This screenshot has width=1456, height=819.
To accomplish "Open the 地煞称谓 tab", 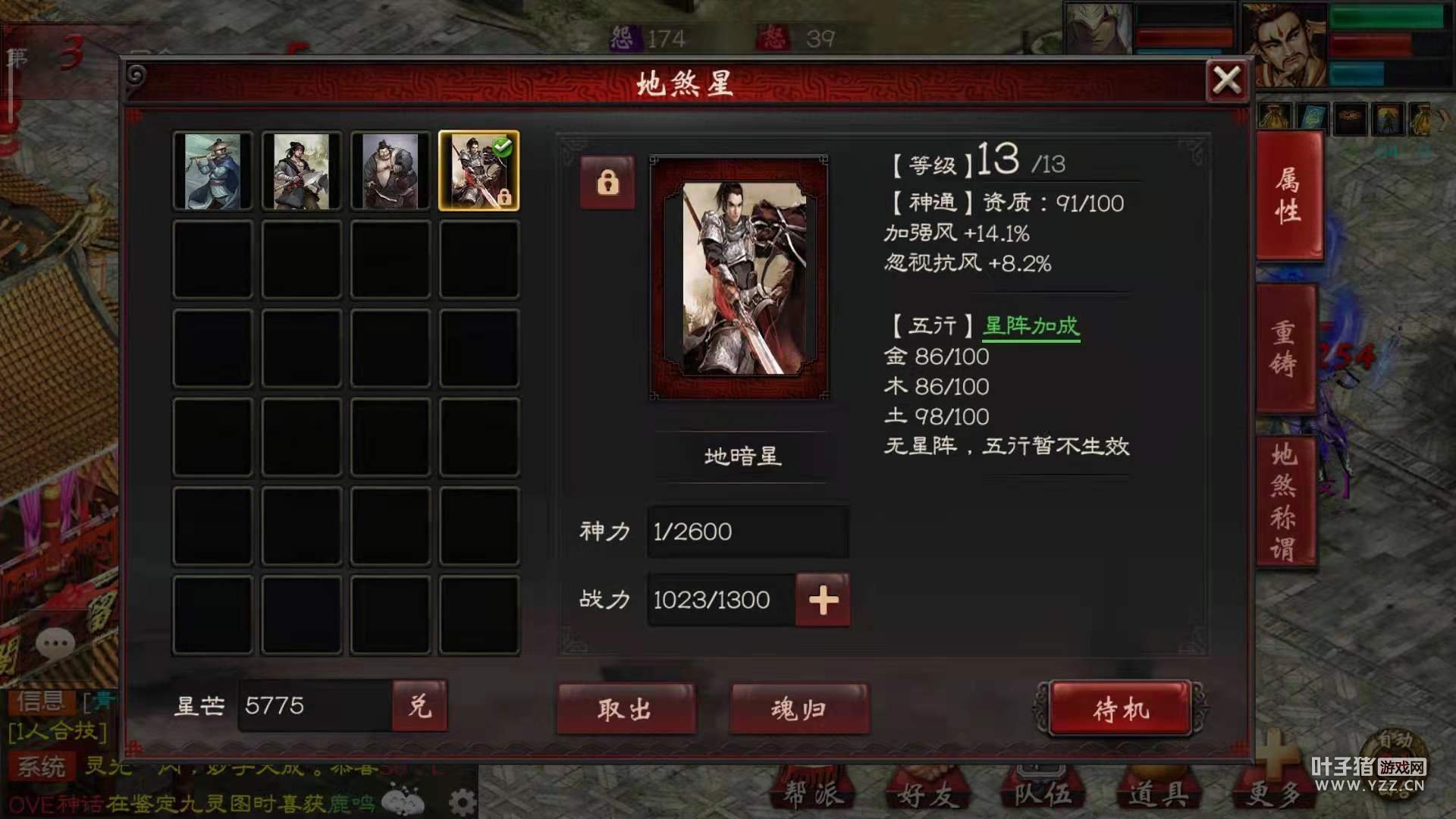I will point(1284,500).
